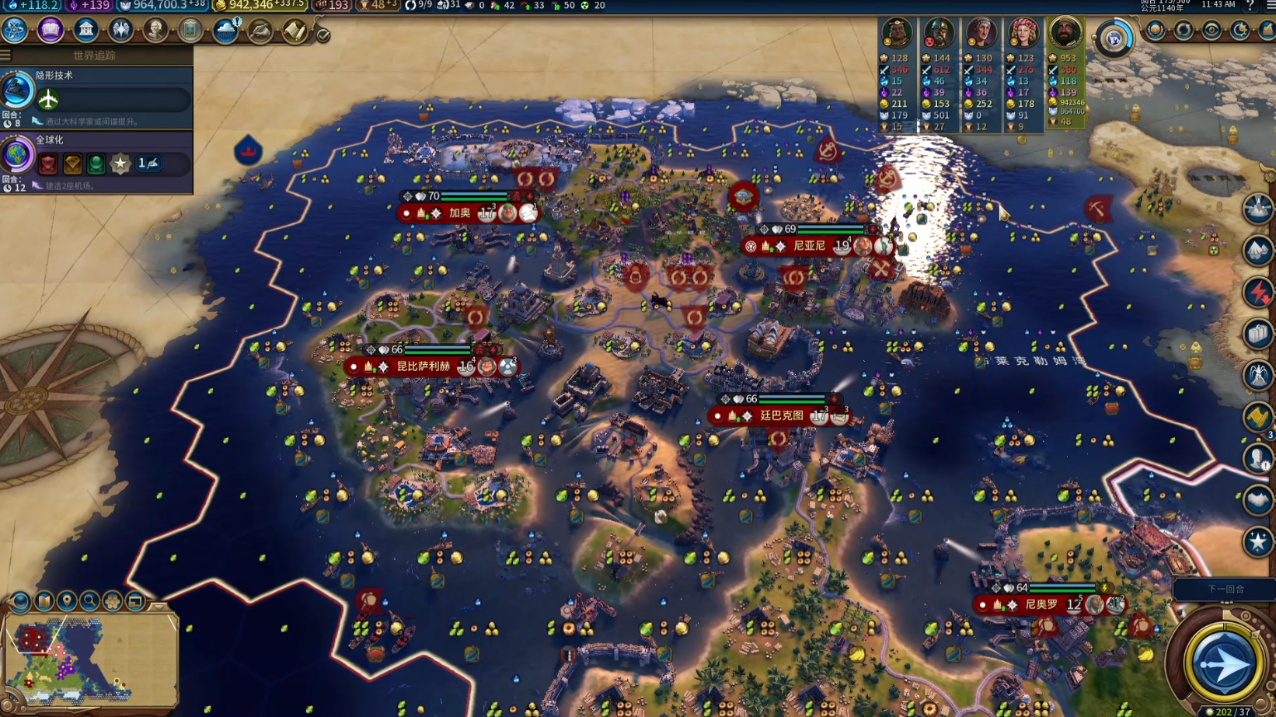Click the 加奥 city banner
Viewport: 1276px width, 717px height.
click(x=459, y=213)
